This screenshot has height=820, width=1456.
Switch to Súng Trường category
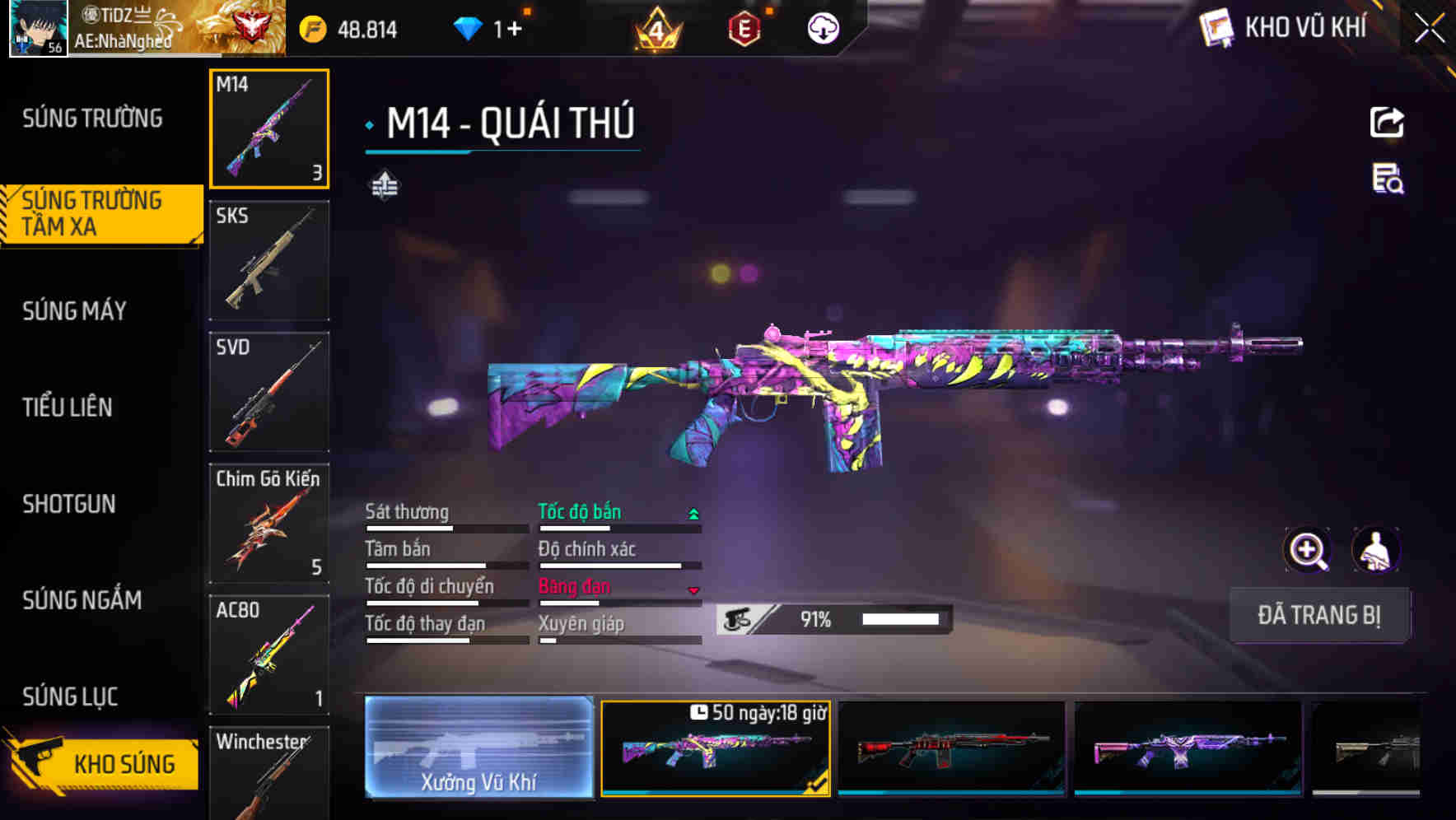click(92, 119)
